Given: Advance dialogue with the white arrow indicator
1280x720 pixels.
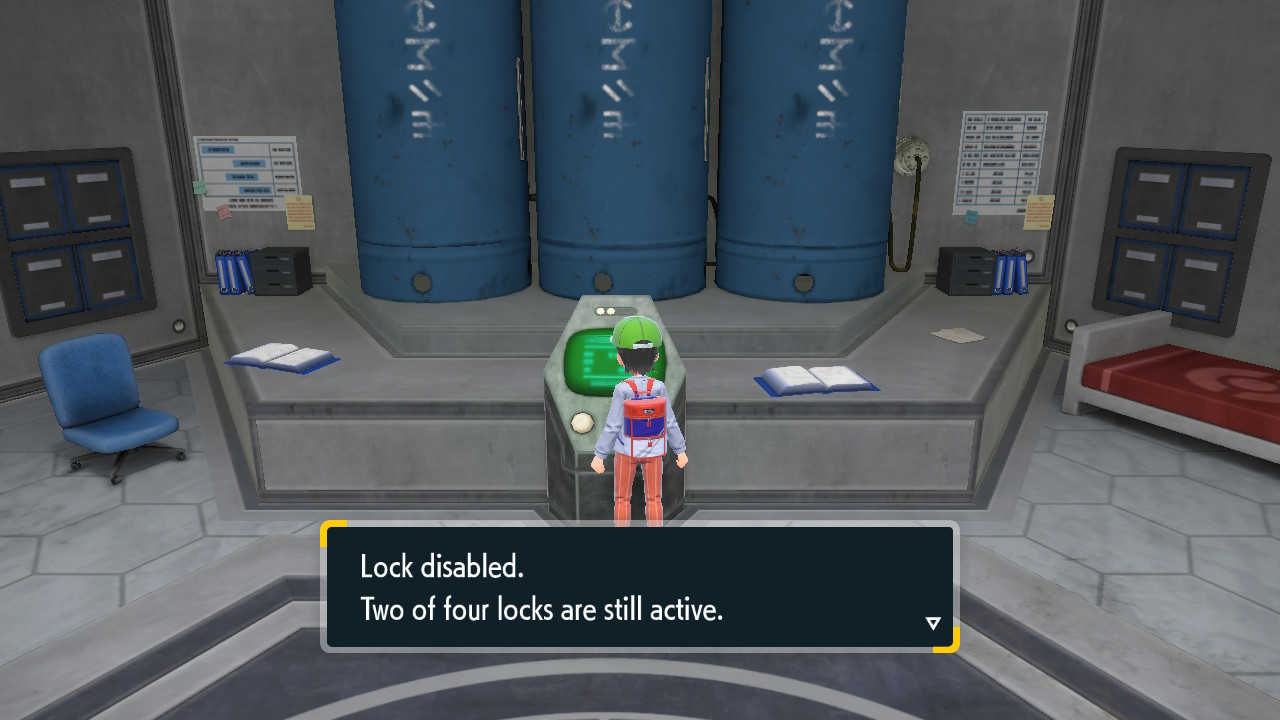Looking at the screenshot, I should tap(933, 624).
